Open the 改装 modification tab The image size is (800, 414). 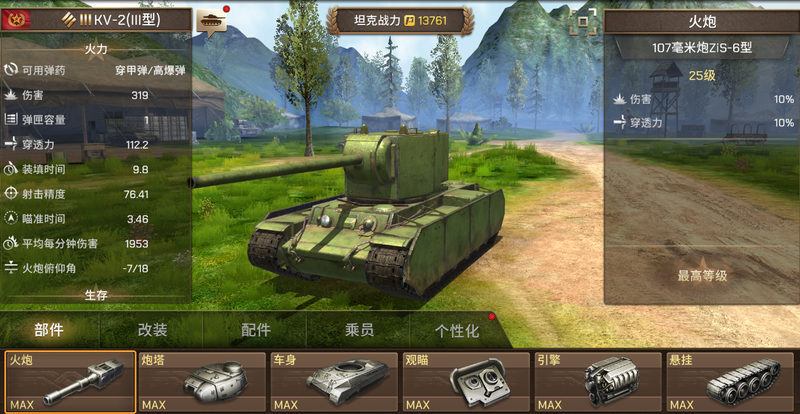[152, 331]
